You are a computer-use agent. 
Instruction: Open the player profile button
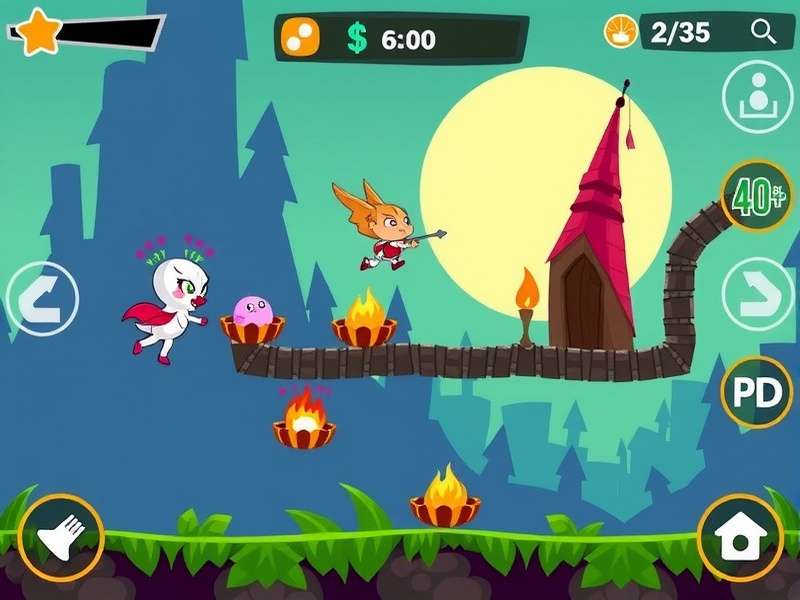tap(757, 97)
